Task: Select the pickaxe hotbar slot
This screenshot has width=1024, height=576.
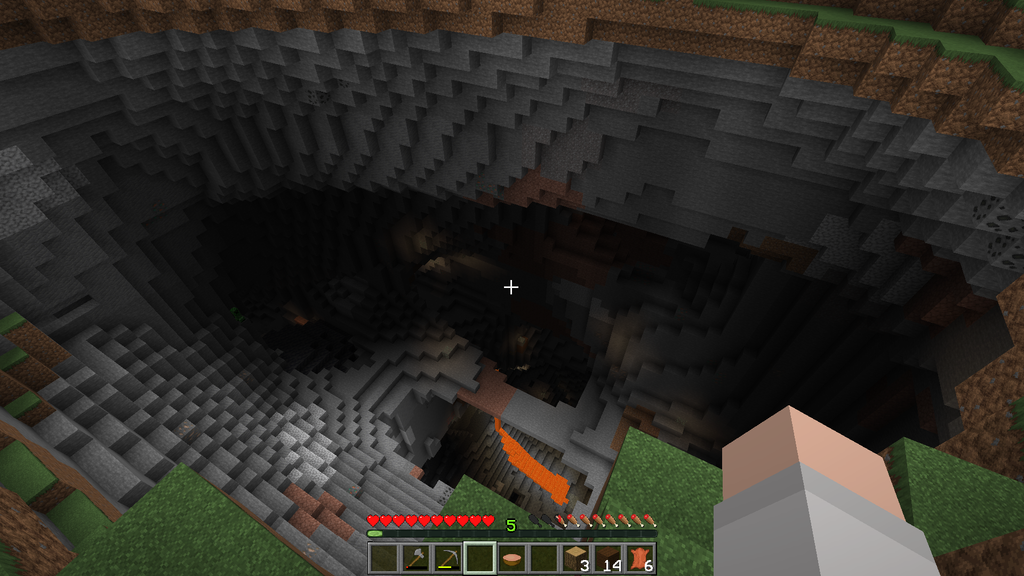Action: 447,558
